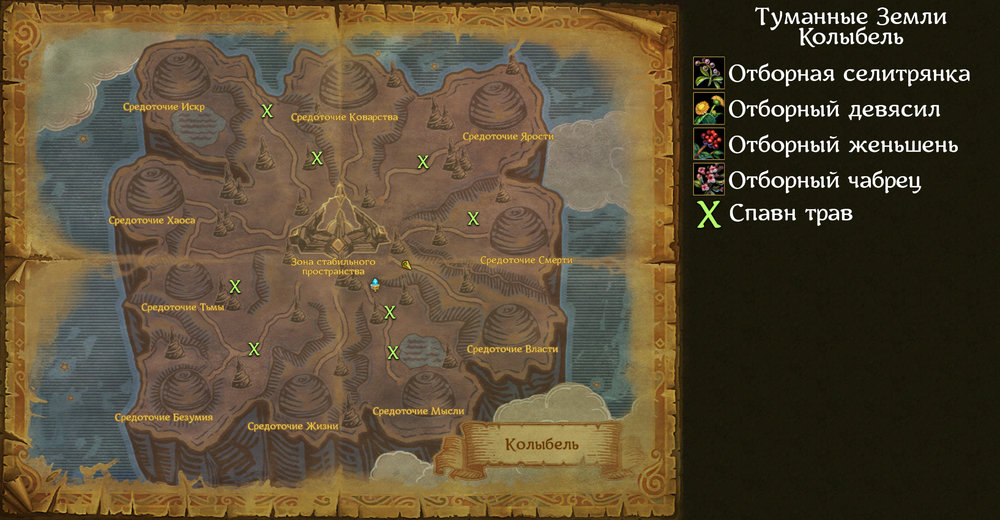Choose the Средоточие Тьмы map label

click(183, 307)
